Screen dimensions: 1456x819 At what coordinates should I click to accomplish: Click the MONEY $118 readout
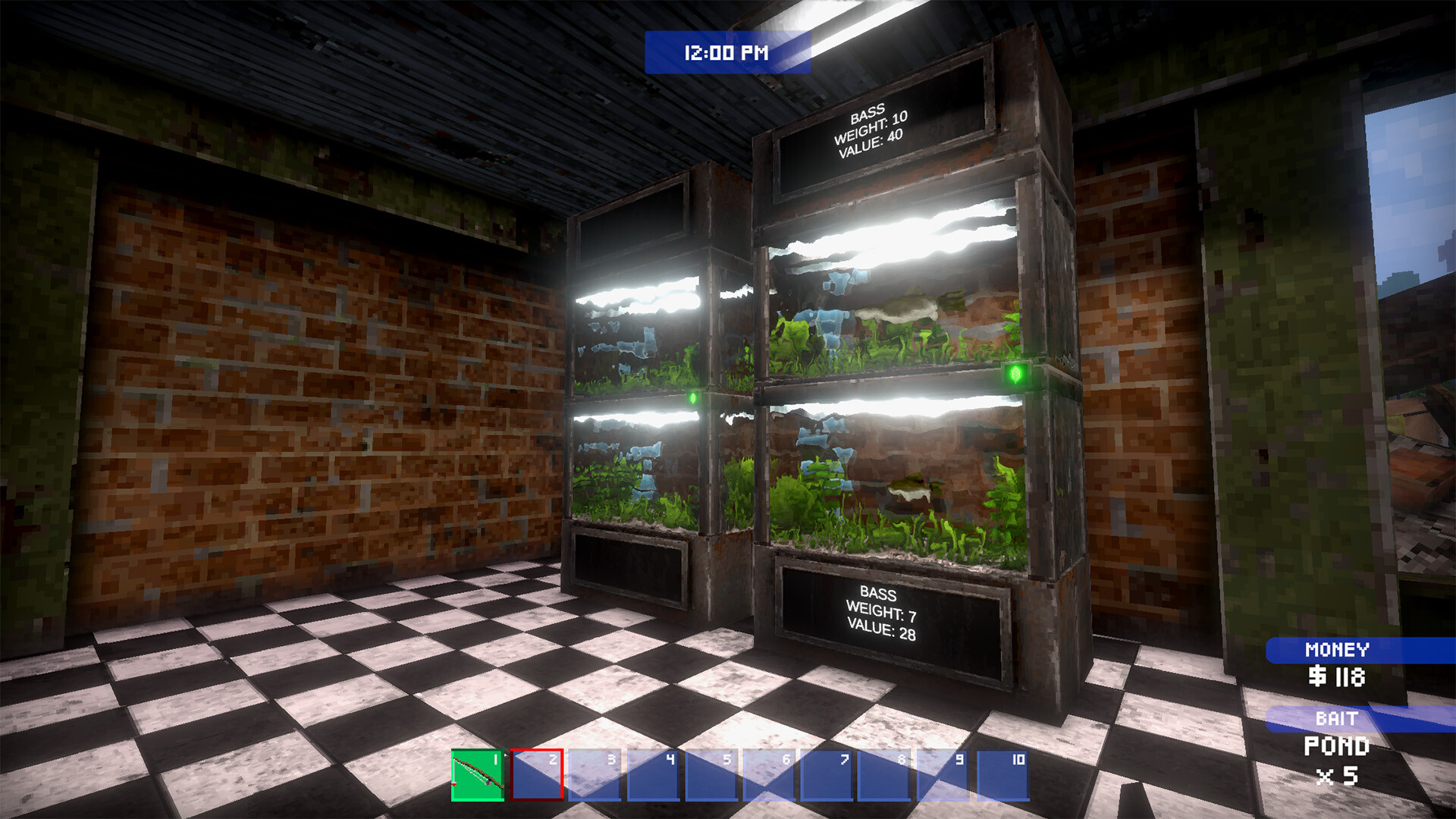[1338, 675]
